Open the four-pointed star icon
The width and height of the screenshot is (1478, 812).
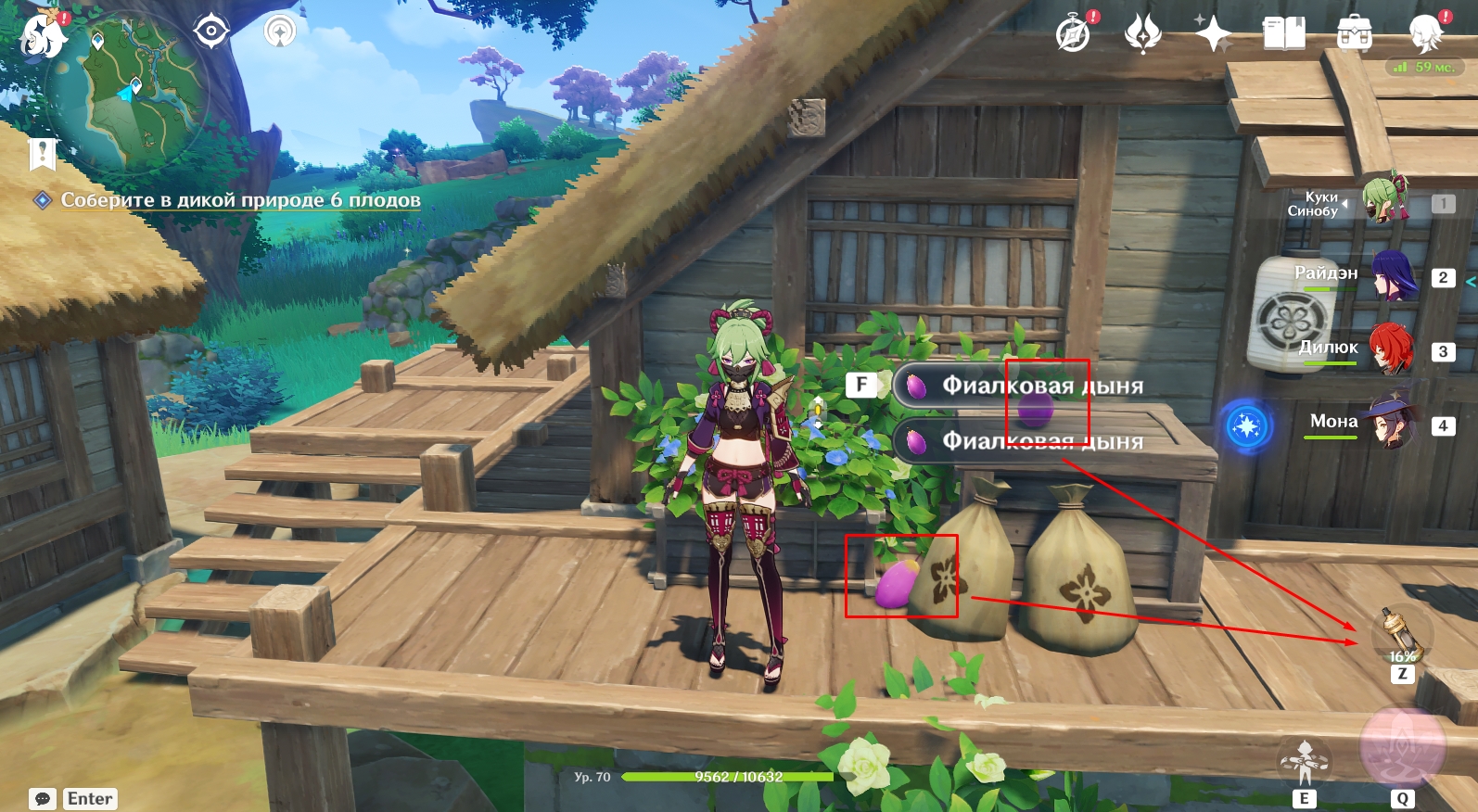pyautogui.click(x=1212, y=34)
